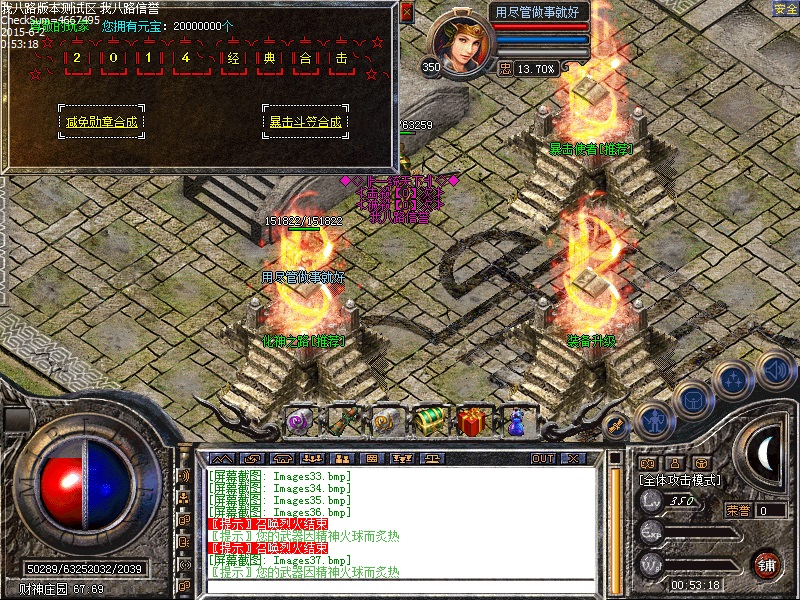Open the green treasure chest slot
800x600 pixels.
pyautogui.click(x=430, y=421)
